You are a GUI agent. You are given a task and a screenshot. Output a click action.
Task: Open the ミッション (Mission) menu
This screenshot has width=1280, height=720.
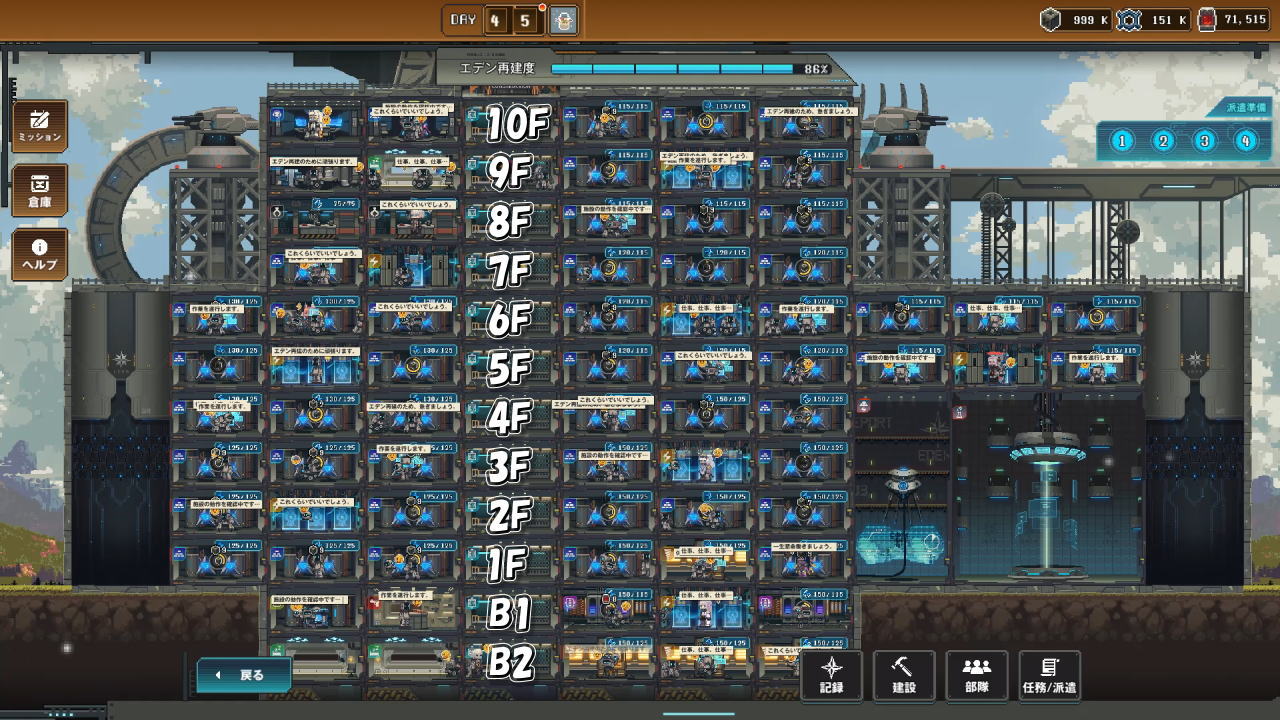coord(40,126)
